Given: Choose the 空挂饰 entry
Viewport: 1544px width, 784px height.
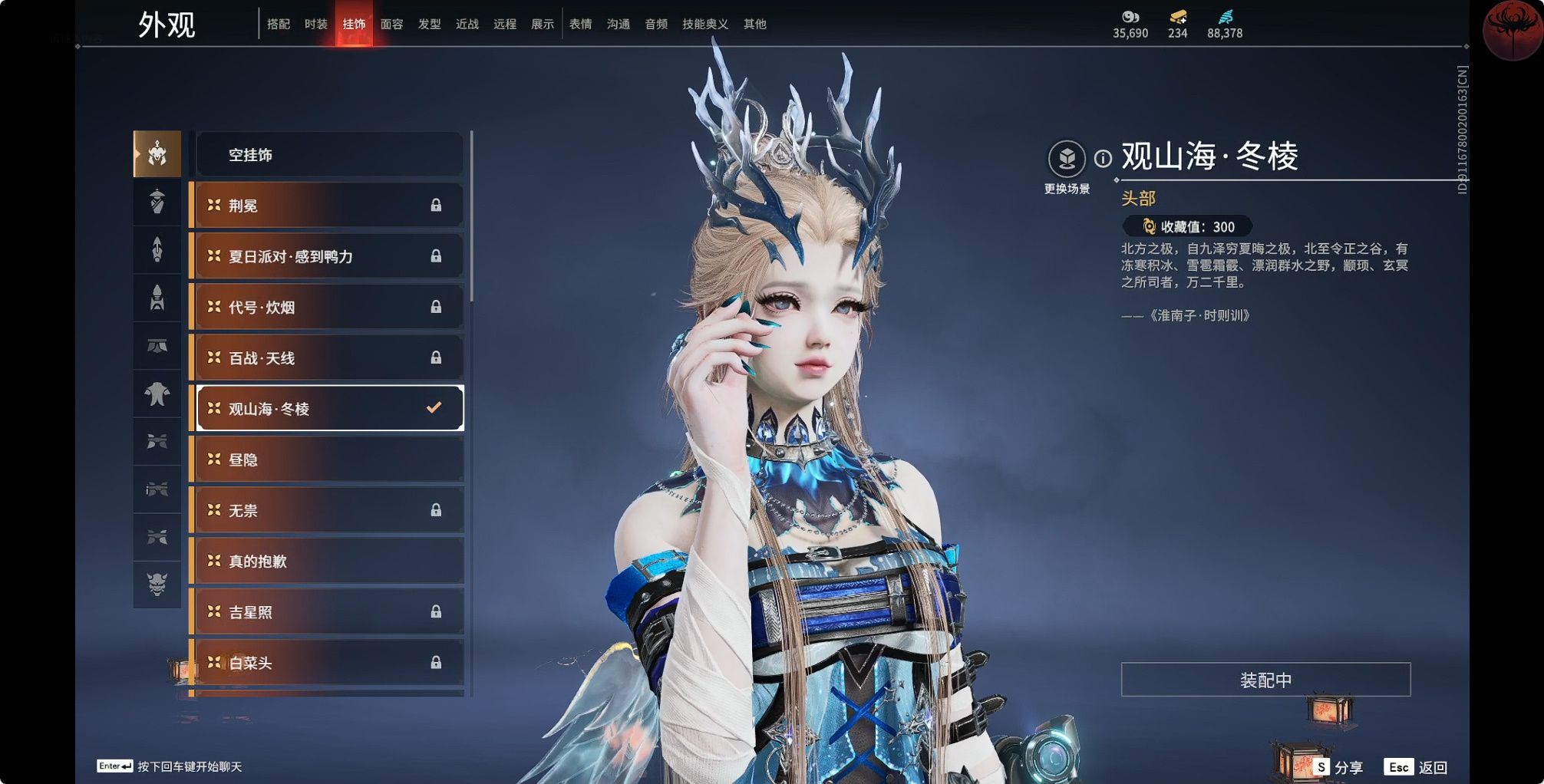Looking at the screenshot, I should [x=329, y=155].
